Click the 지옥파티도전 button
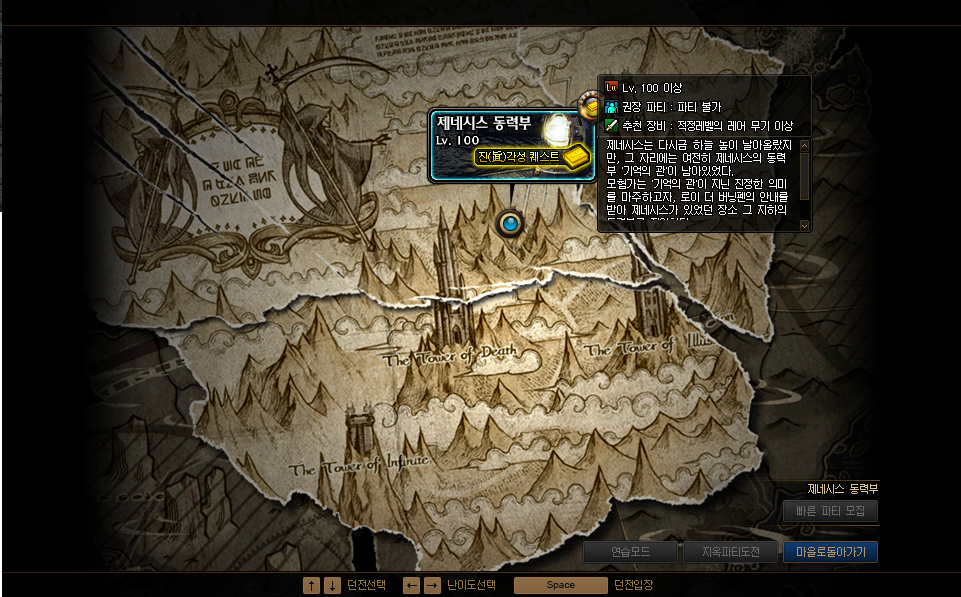 point(730,552)
